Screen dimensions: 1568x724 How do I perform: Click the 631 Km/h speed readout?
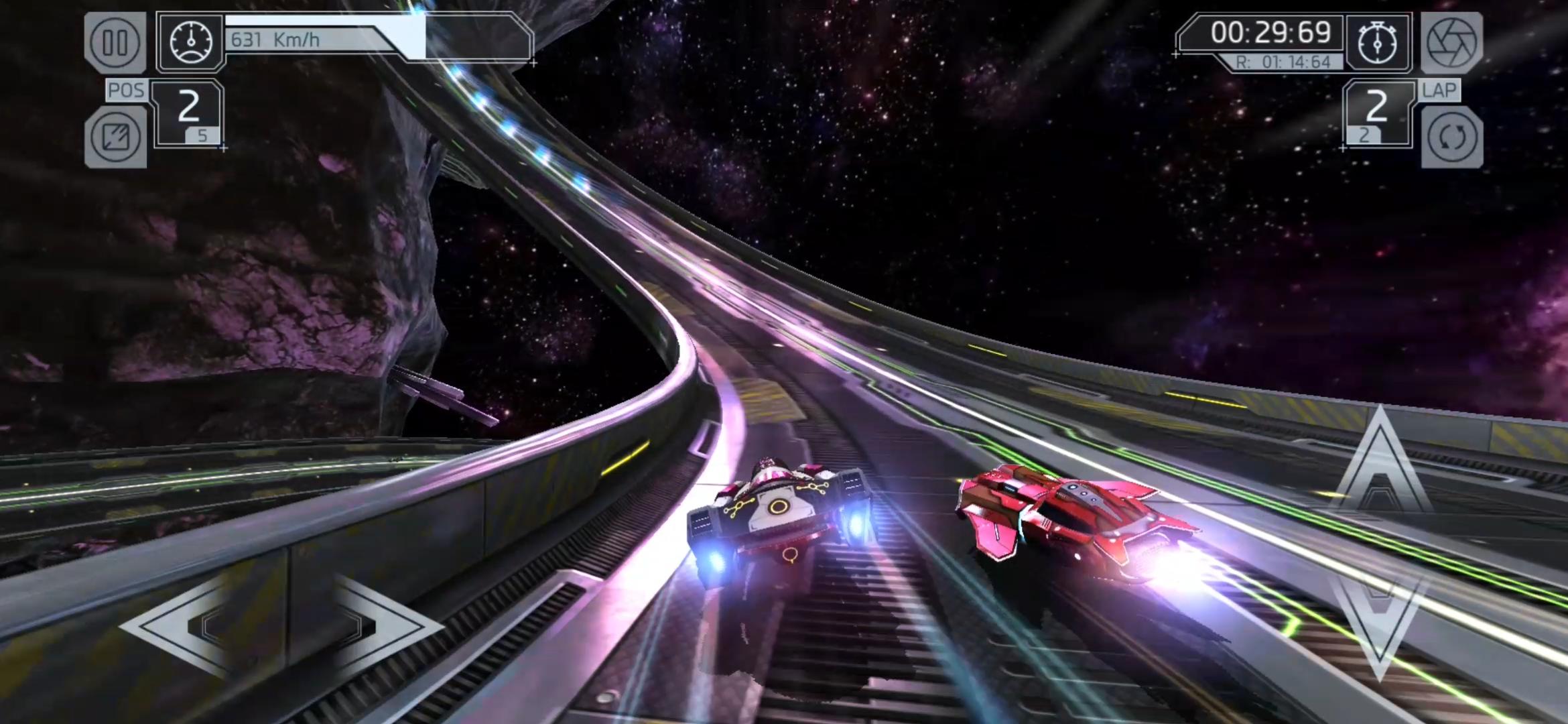point(275,39)
